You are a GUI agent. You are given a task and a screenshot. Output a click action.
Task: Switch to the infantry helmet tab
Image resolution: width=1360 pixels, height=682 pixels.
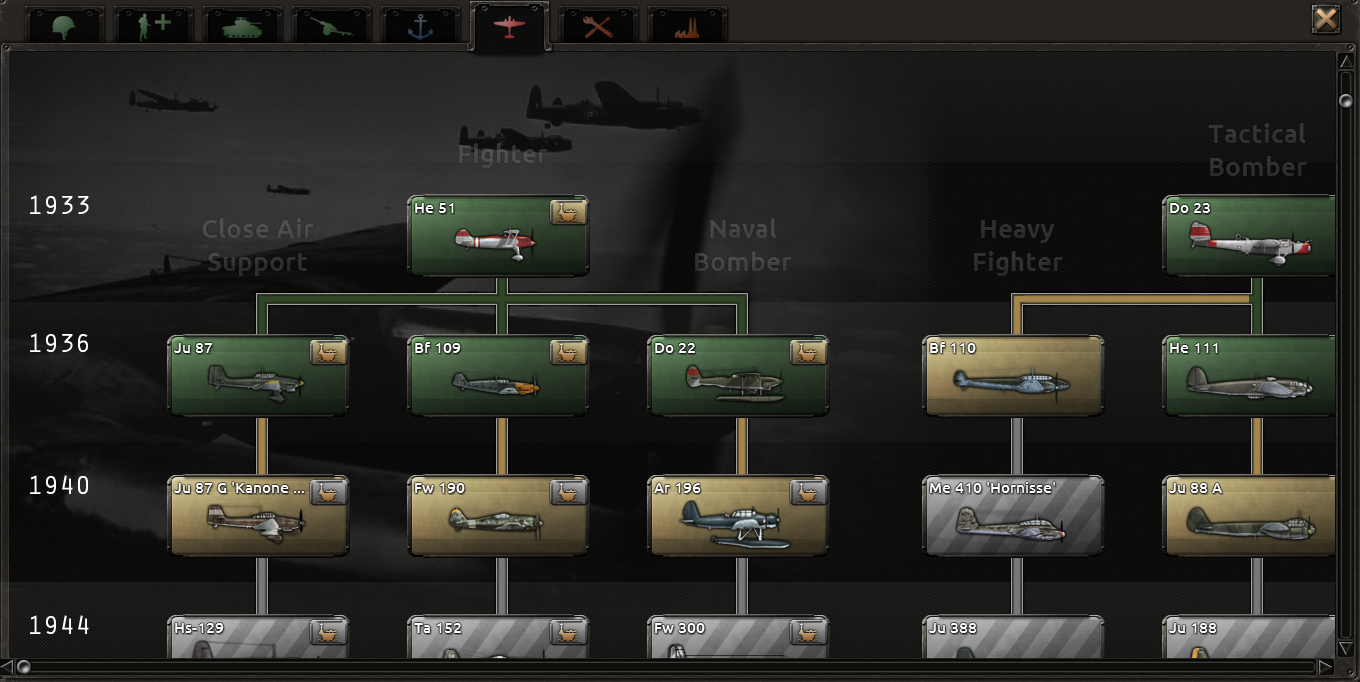[64, 25]
